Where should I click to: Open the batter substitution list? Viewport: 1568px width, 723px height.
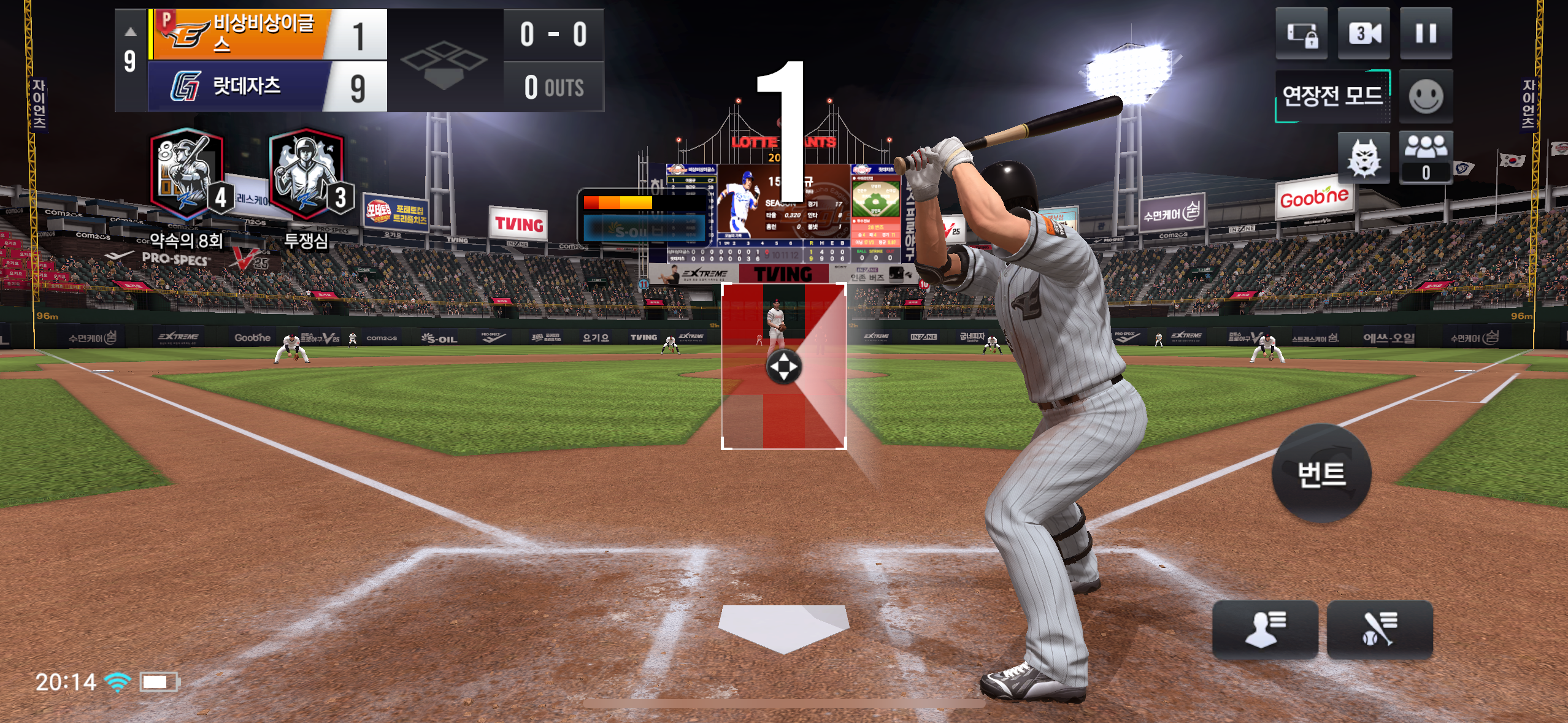[x=1379, y=630]
